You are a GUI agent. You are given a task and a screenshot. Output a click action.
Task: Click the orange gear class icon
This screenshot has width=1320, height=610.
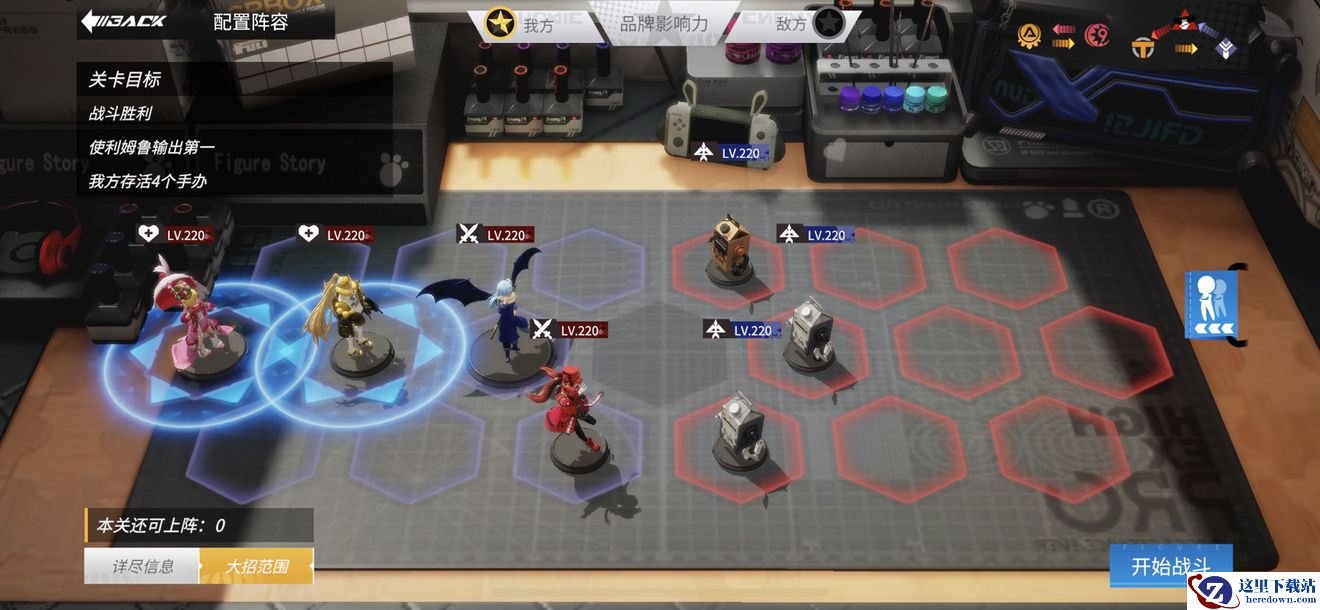(1028, 37)
